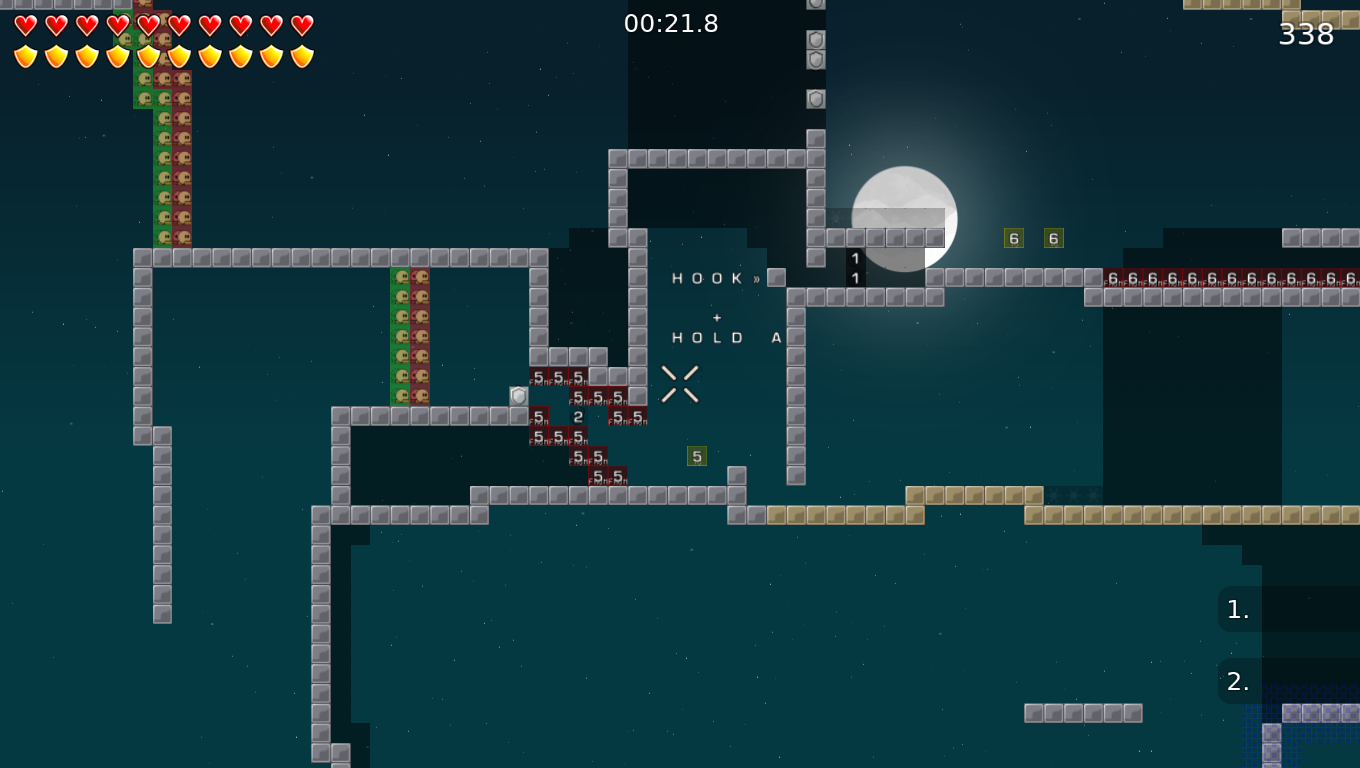Toggle the right yellow 6 block

pyautogui.click(x=1053, y=238)
